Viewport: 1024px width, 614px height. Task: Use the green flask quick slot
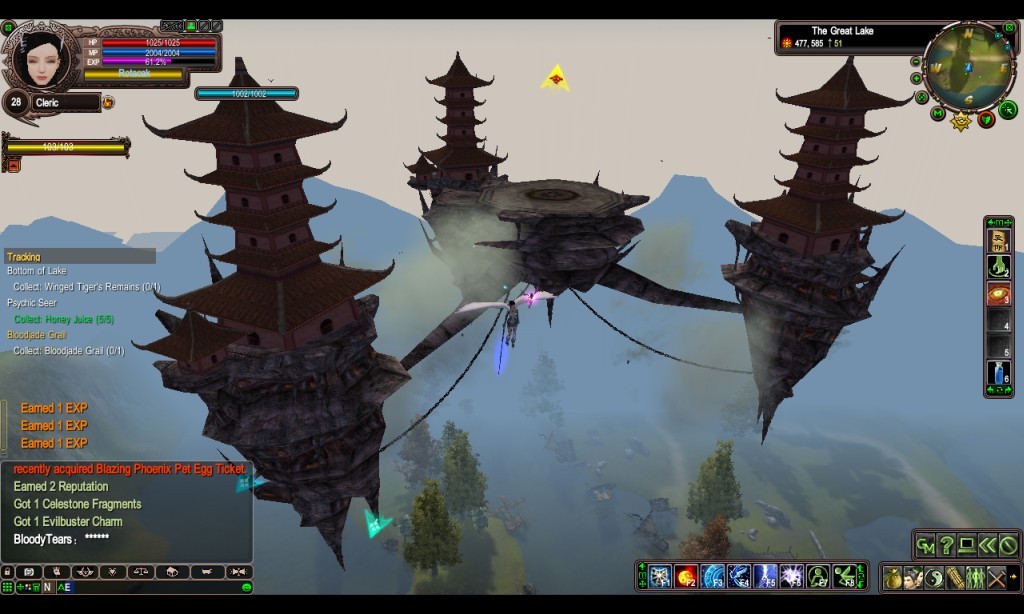pos(998,267)
